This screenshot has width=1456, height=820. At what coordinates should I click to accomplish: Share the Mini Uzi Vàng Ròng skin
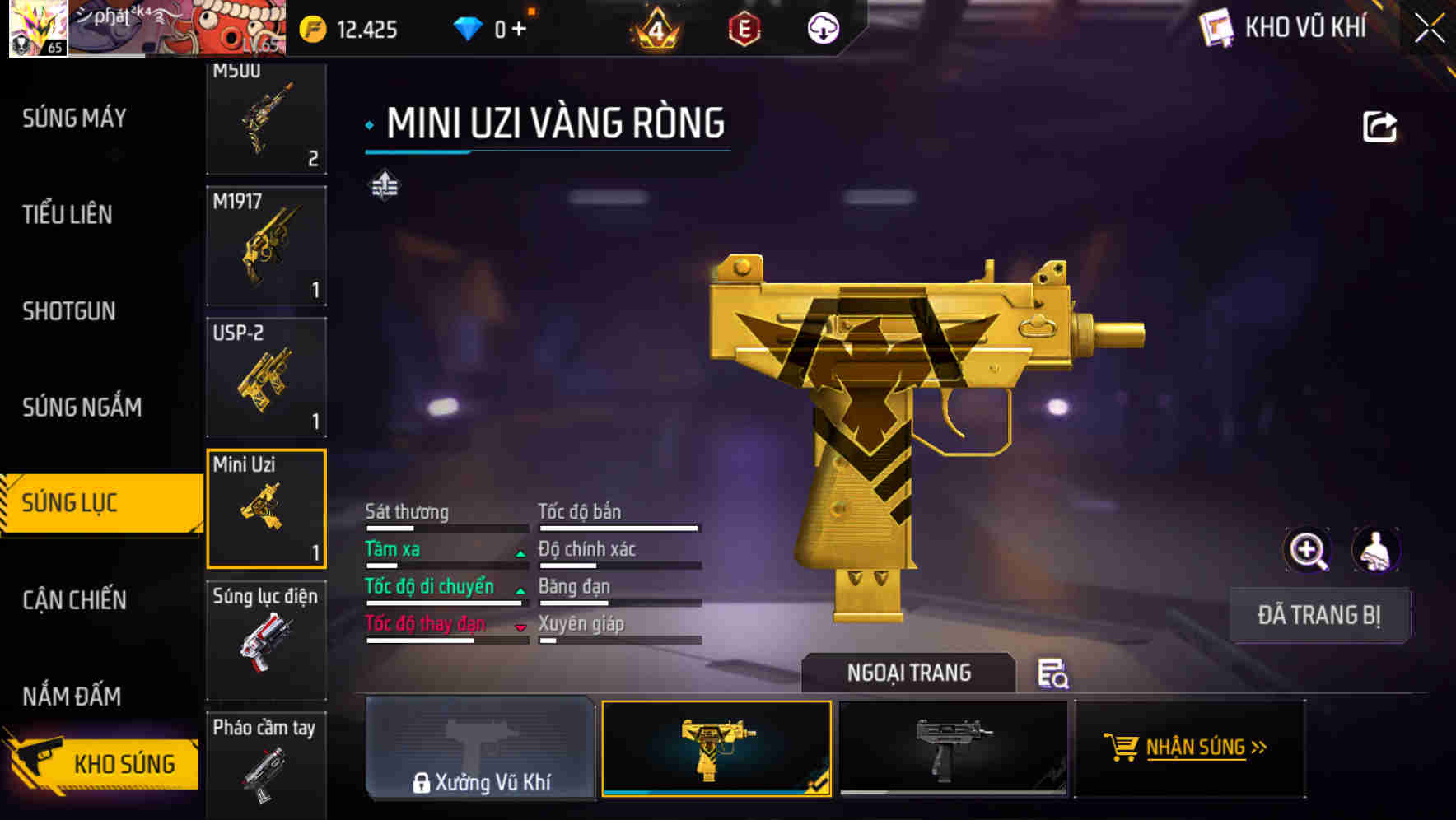(x=1379, y=127)
